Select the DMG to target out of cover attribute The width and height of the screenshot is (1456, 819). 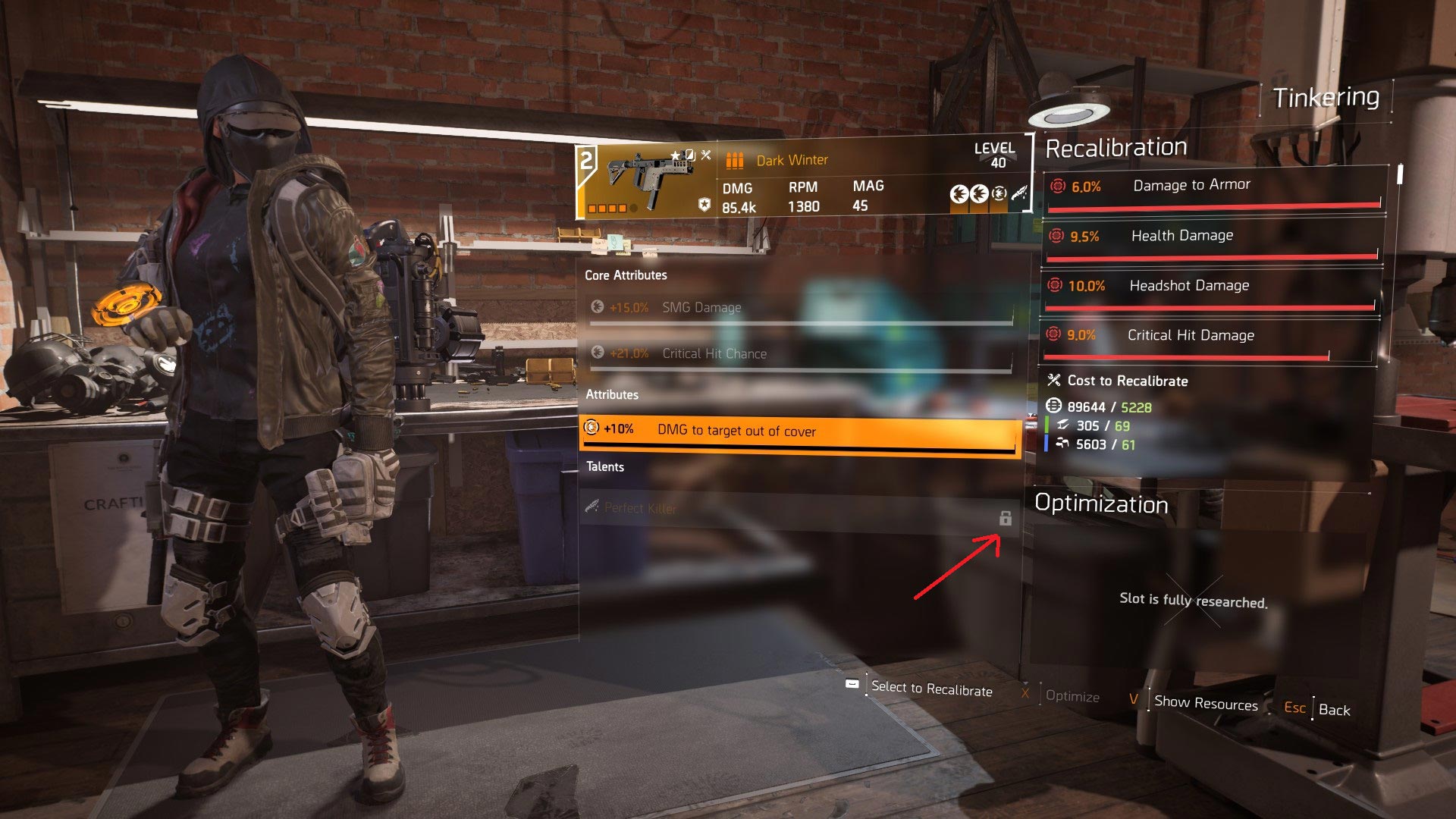[x=799, y=431]
